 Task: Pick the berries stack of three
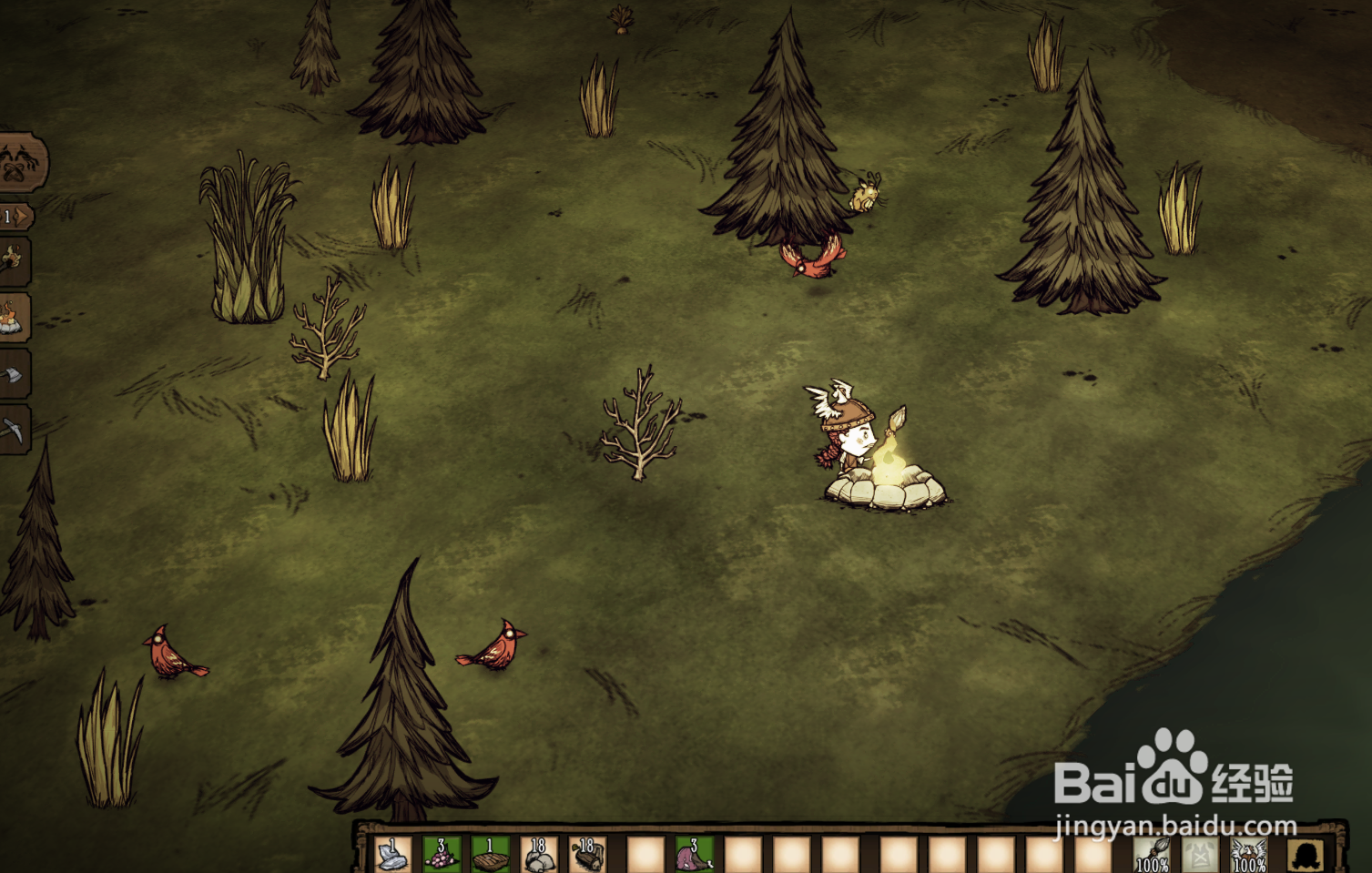tap(442, 856)
